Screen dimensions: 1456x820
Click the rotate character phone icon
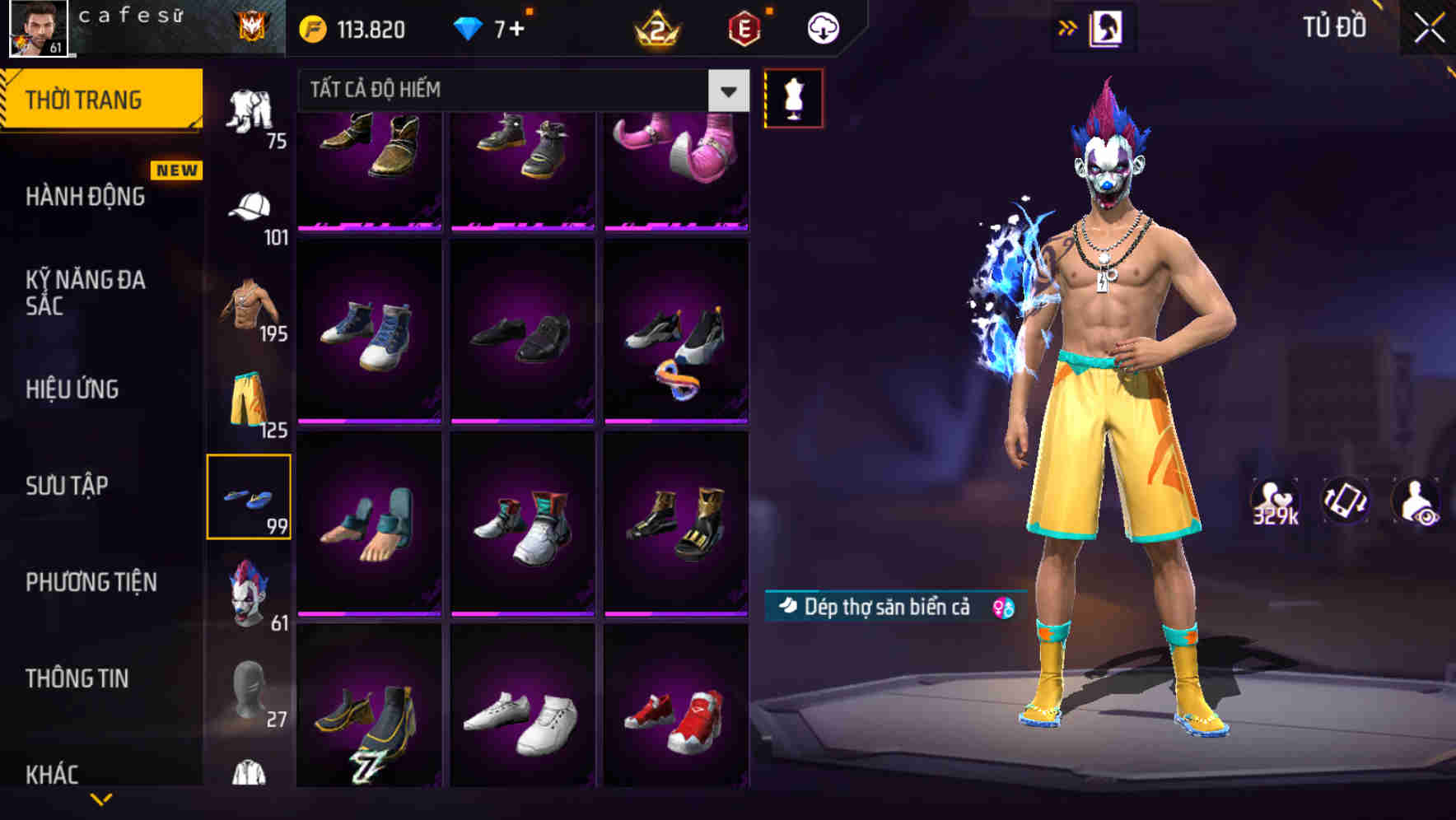pos(1344,501)
